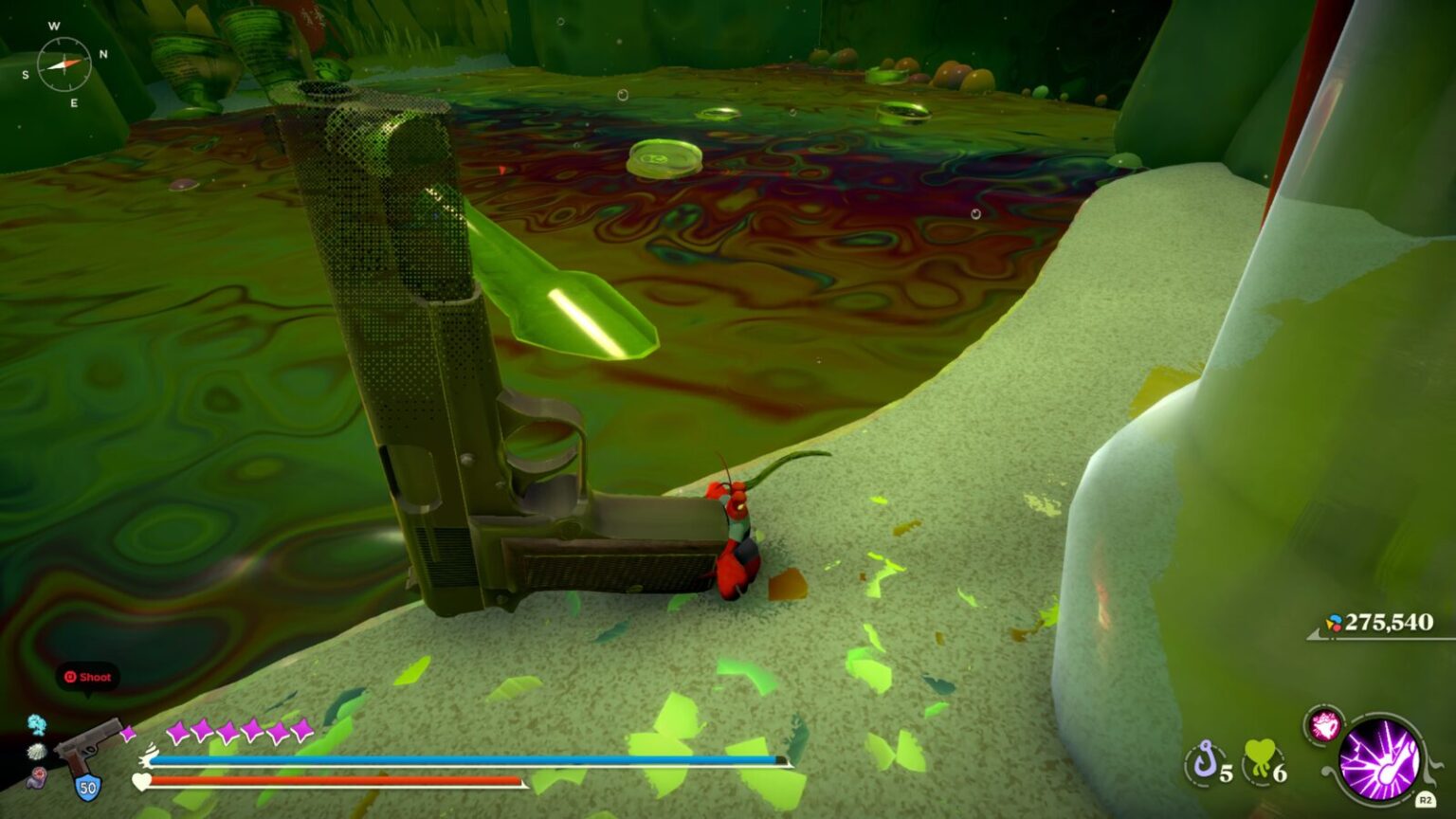Click the single small star next to the gun icon
1456x819 pixels.
coord(128,732)
